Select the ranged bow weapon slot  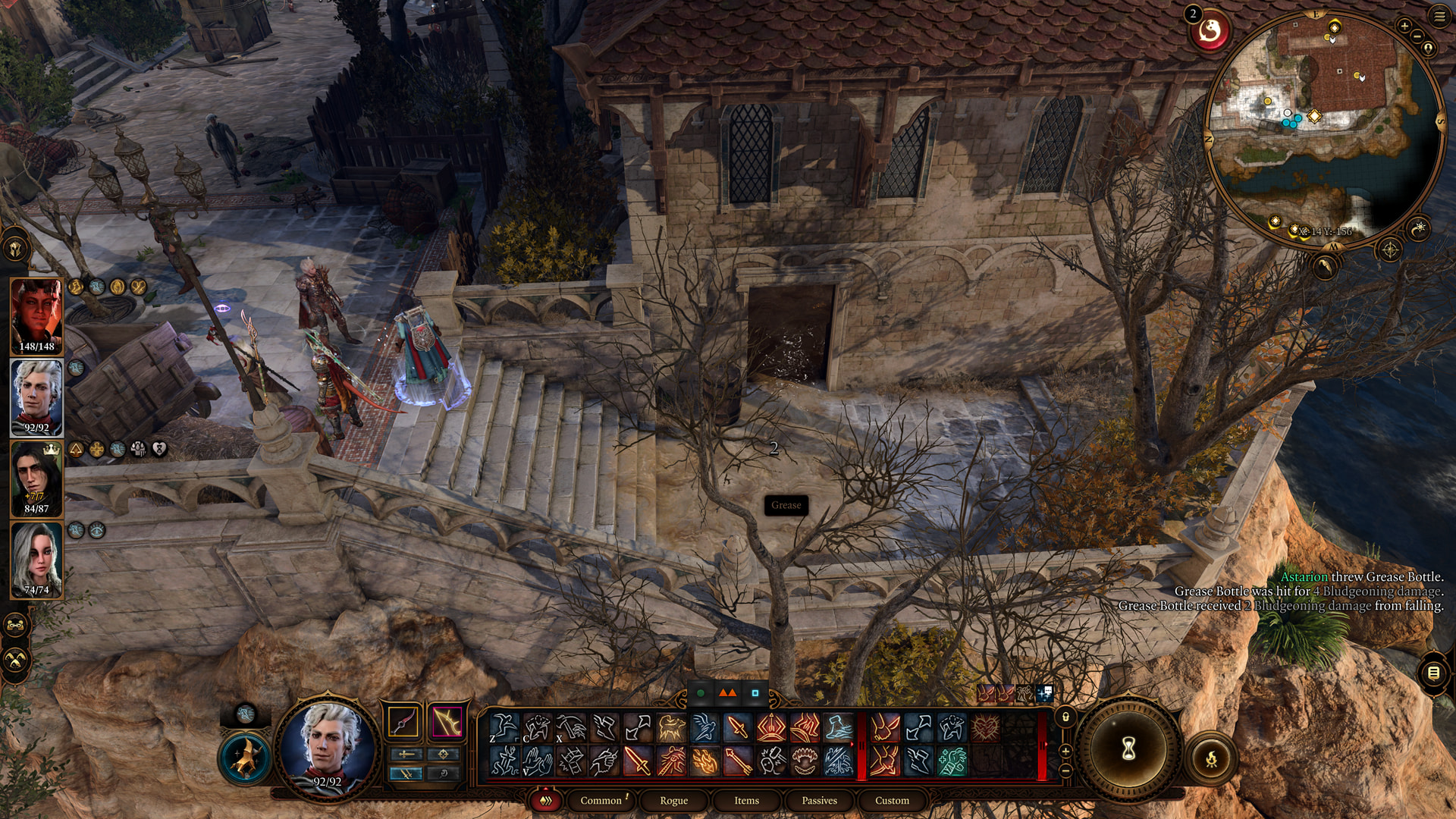[x=447, y=722]
